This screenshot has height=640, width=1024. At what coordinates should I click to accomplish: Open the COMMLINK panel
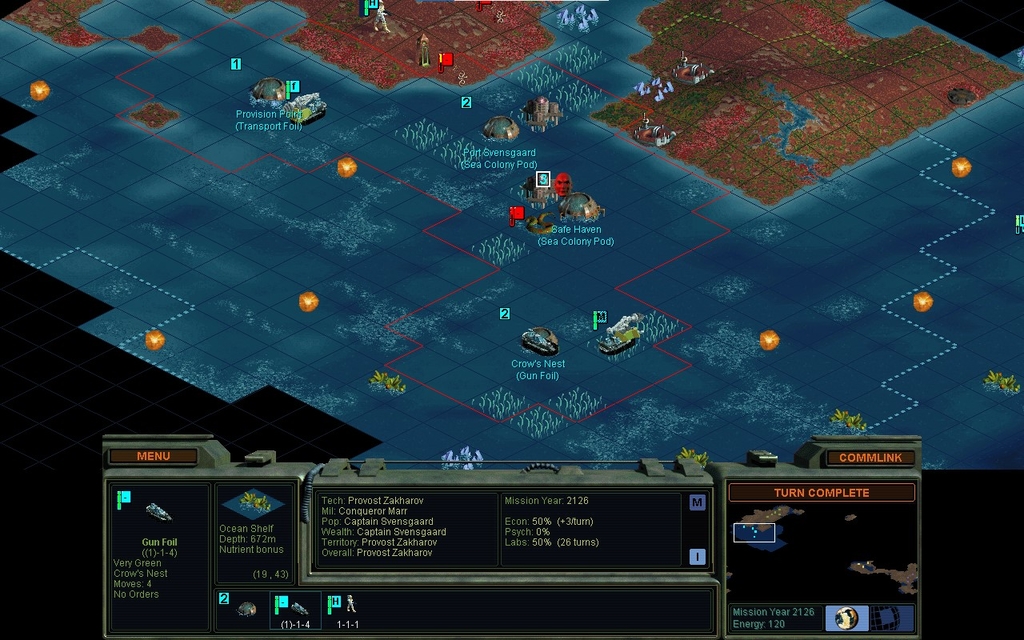(x=870, y=457)
